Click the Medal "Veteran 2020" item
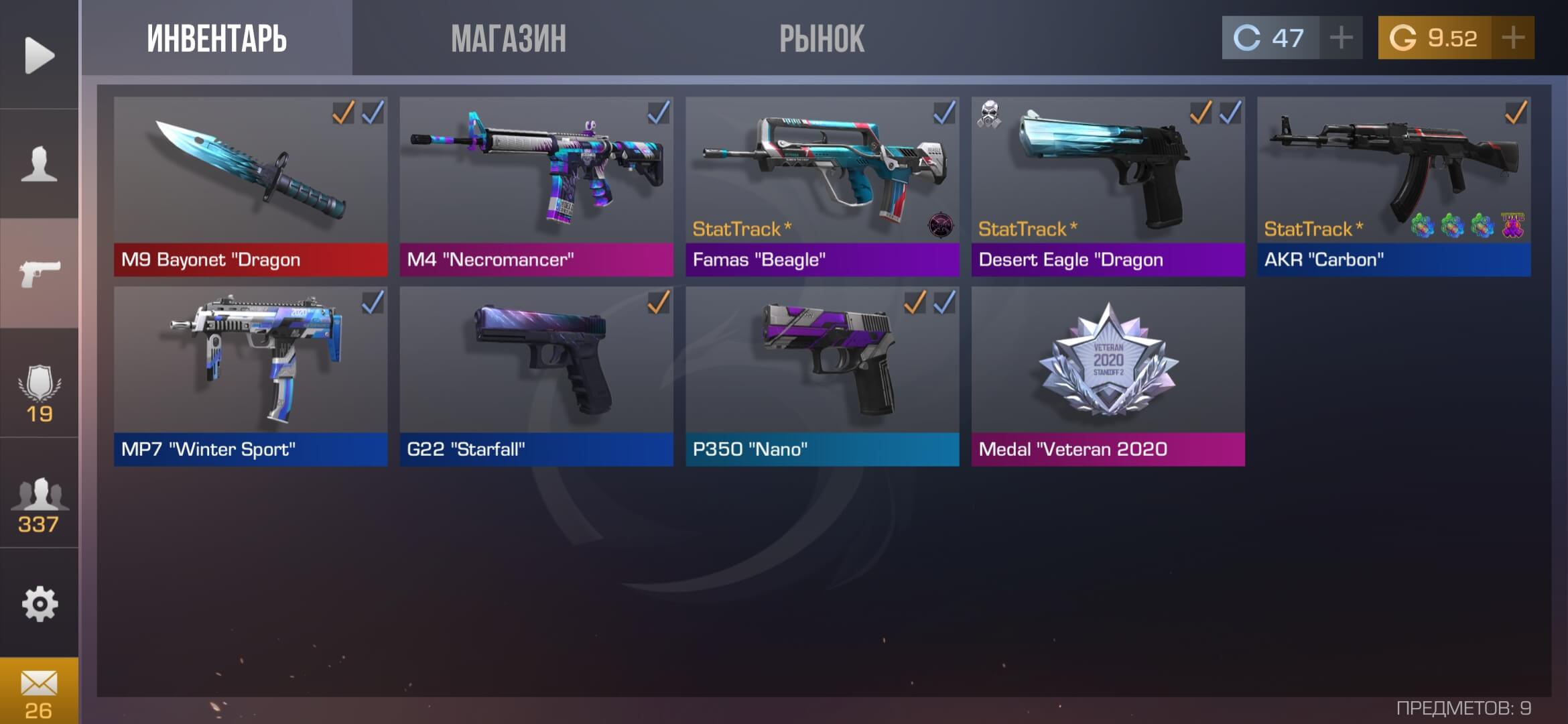Screen dimensions: 1568x724 (x=1108, y=376)
